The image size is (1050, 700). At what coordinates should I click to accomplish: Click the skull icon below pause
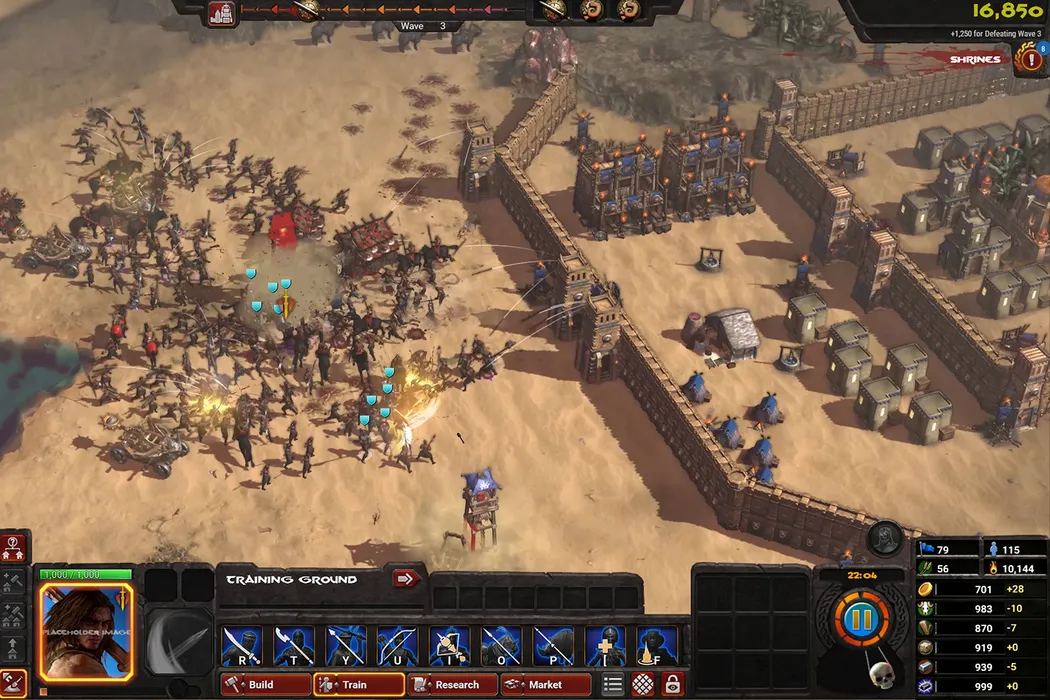881,677
